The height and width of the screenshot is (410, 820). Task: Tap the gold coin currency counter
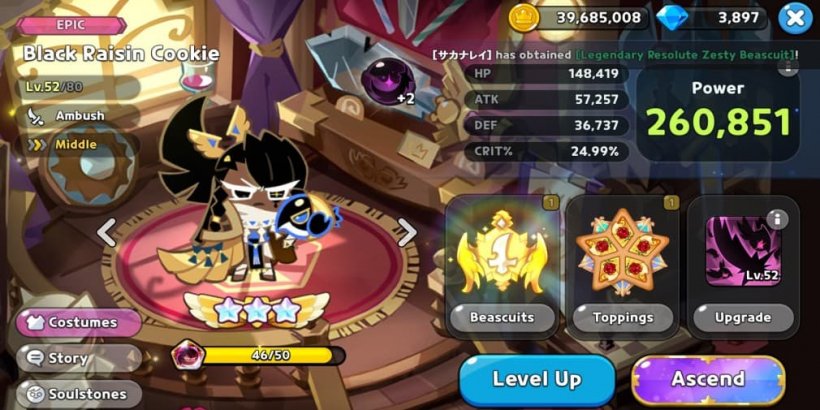point(576,17)
